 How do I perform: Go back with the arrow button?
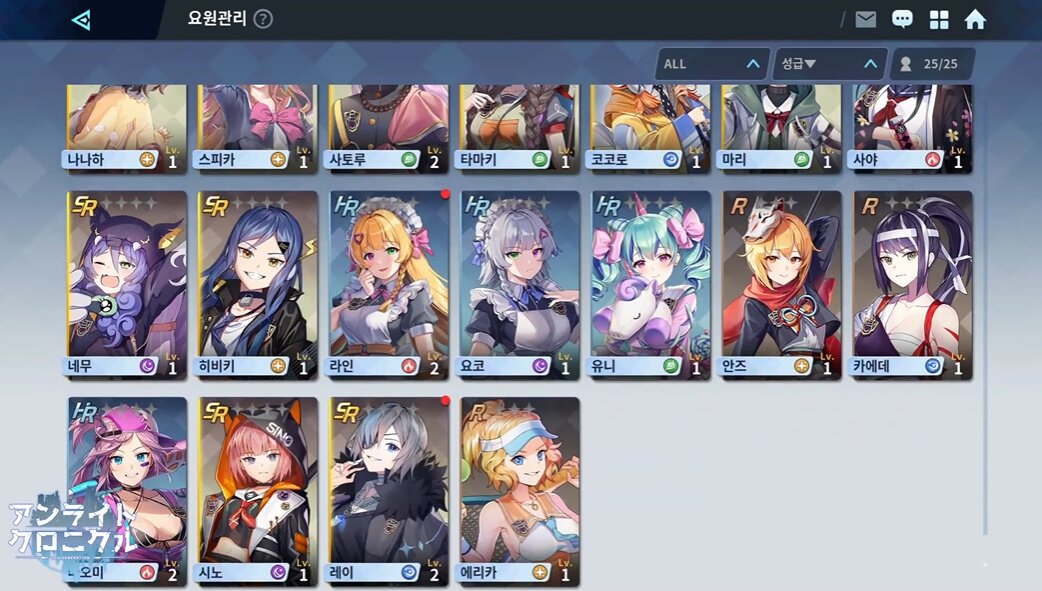(81, 19)
